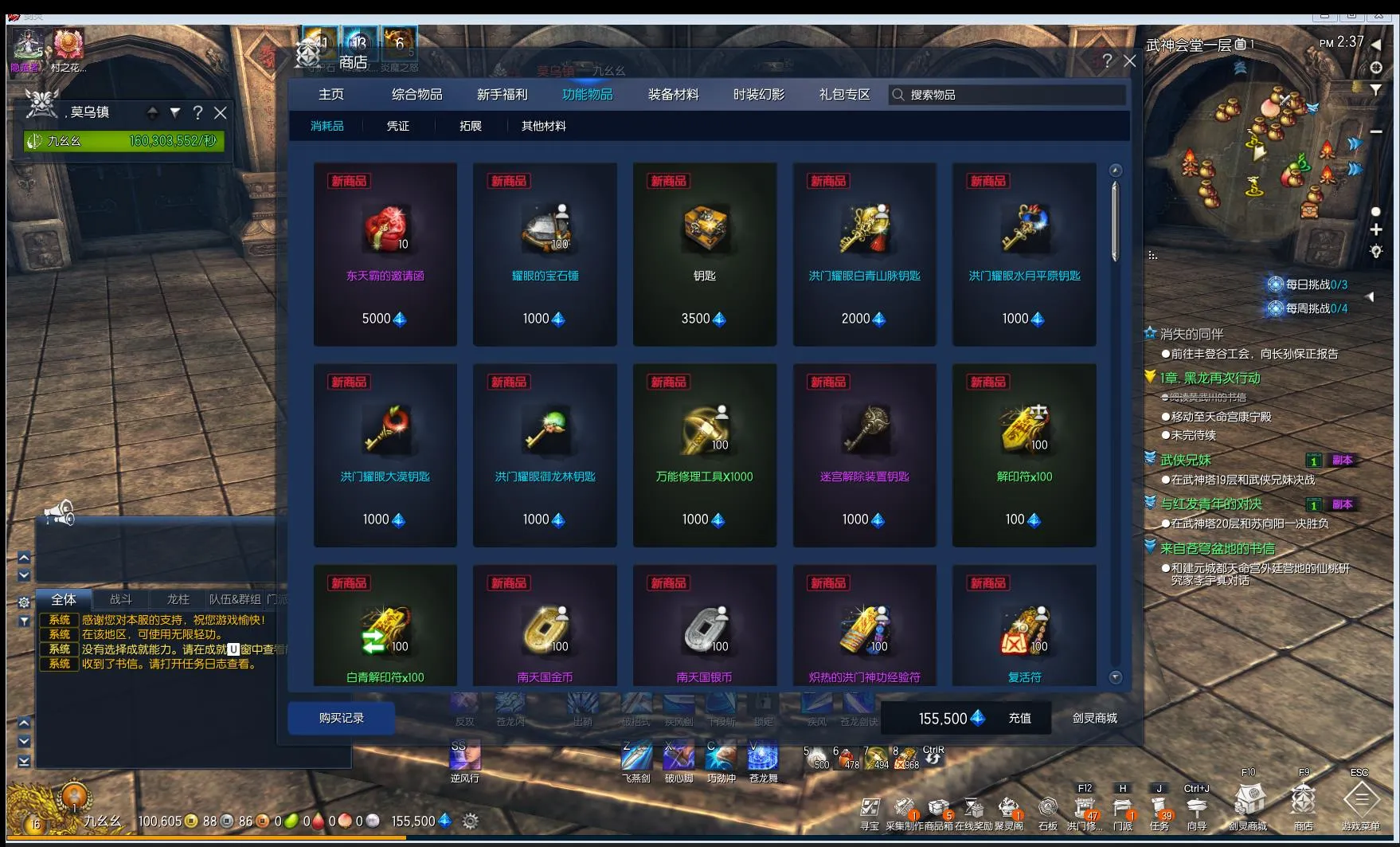Open the 任务 quest journal icon
This screenshot has height=847, width=1400.
(x=1159, y=806)
